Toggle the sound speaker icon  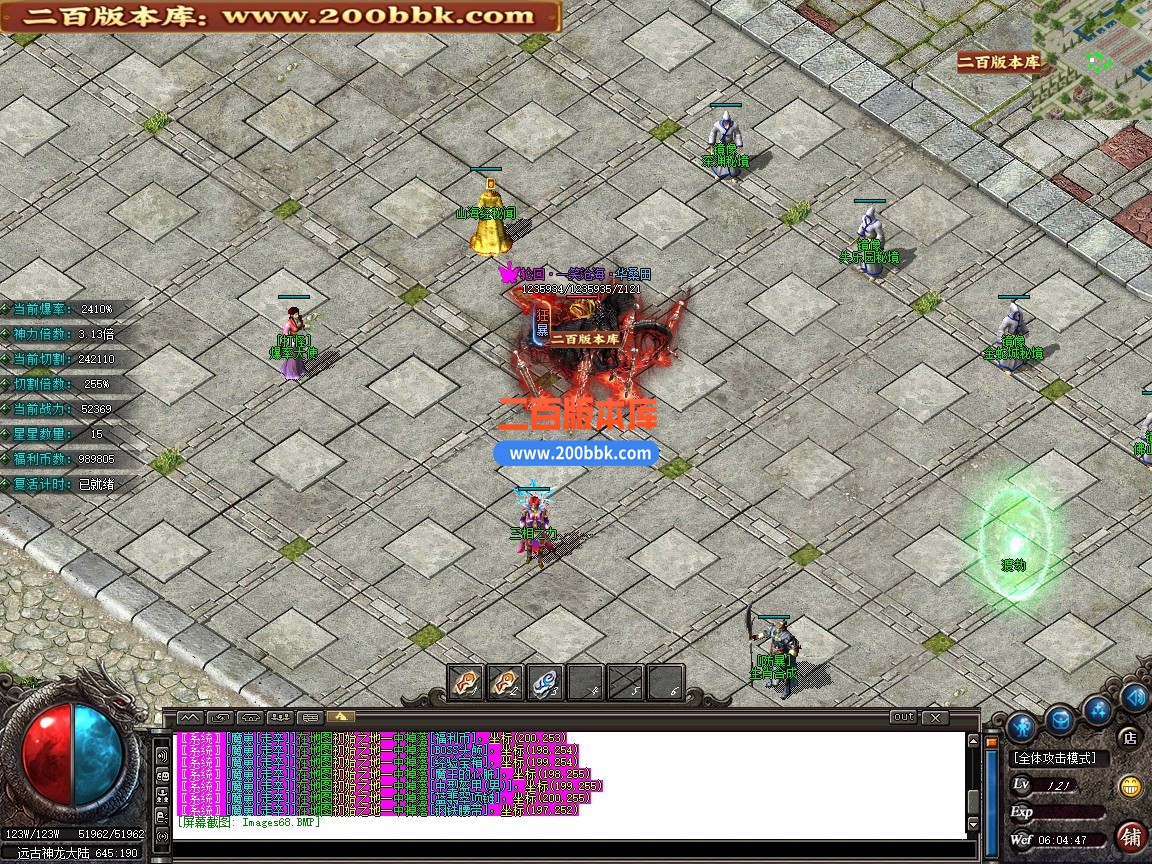coord(1134,697)
